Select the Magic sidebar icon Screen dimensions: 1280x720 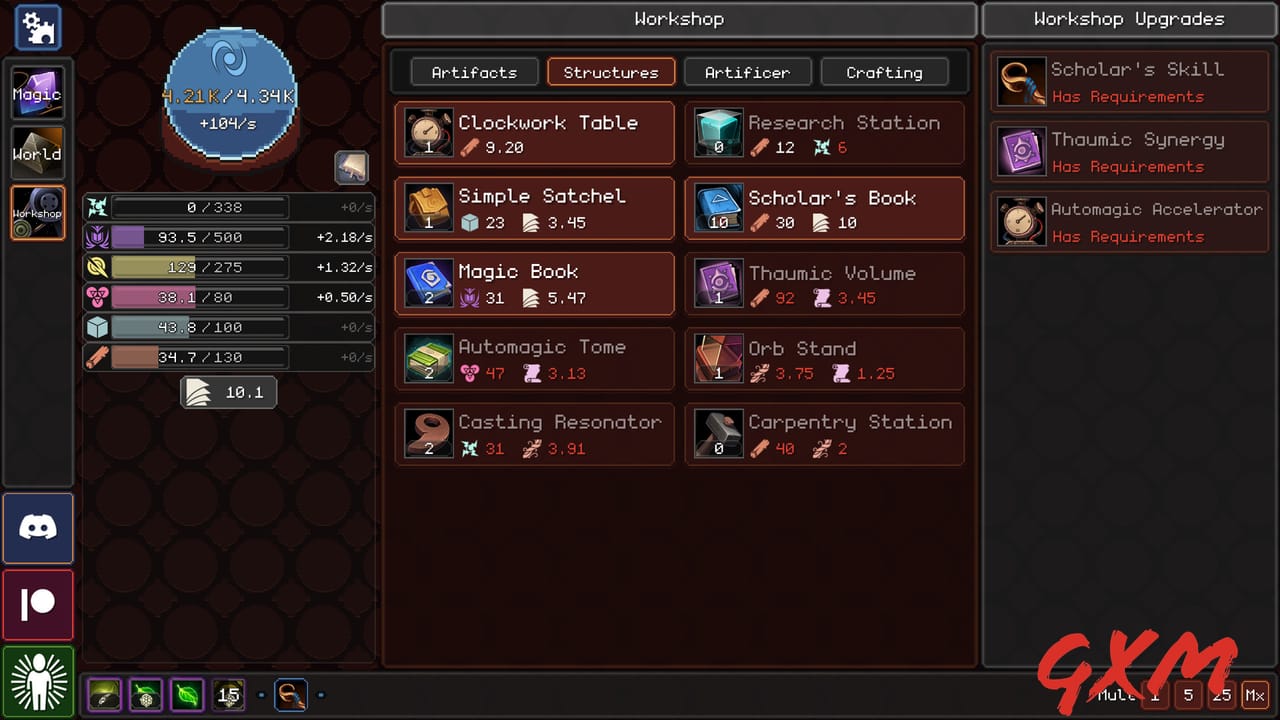pyautogui.click(x=37, y=93)
